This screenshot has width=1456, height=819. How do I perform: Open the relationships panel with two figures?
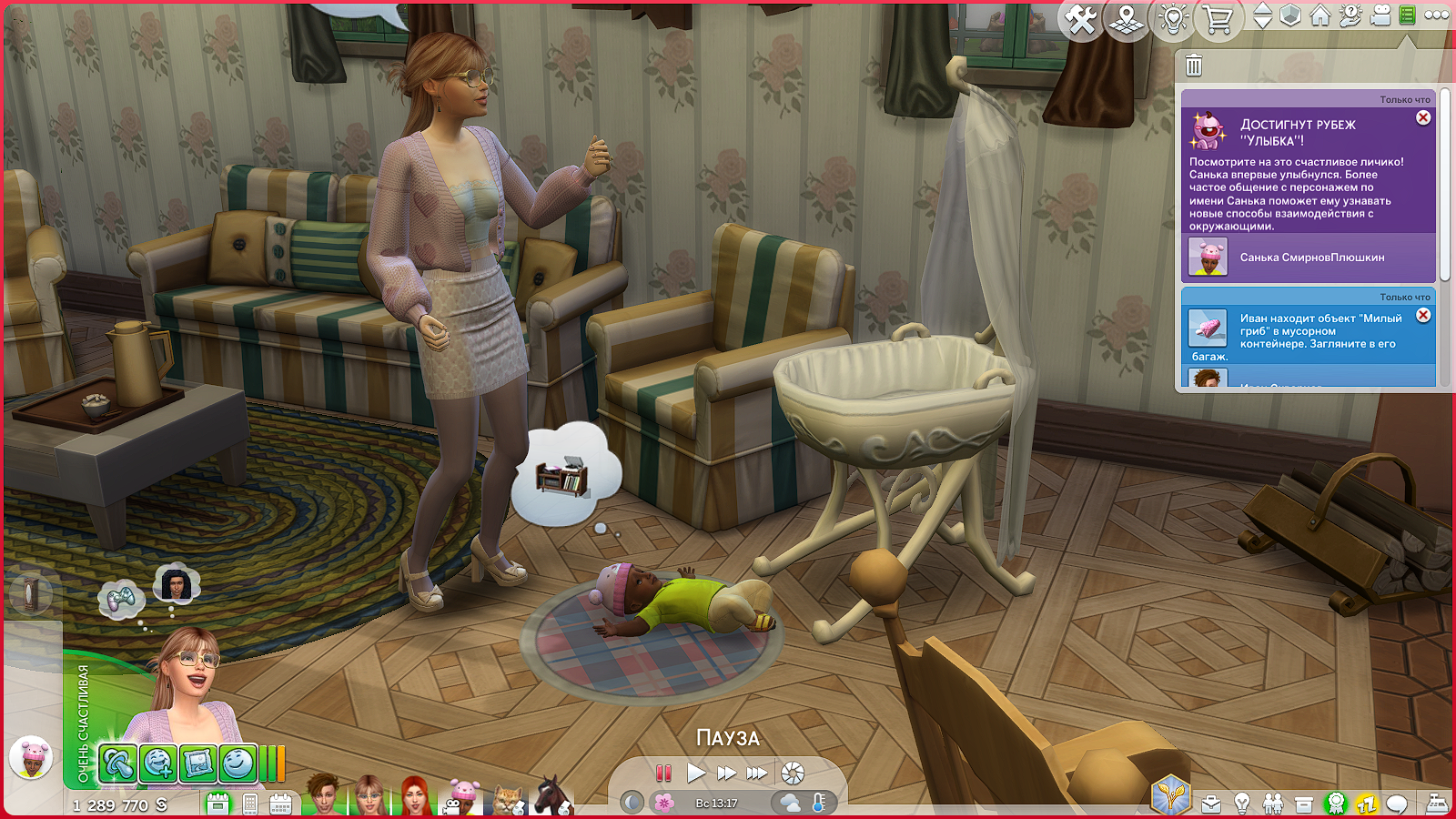[x=1273, y=804]
